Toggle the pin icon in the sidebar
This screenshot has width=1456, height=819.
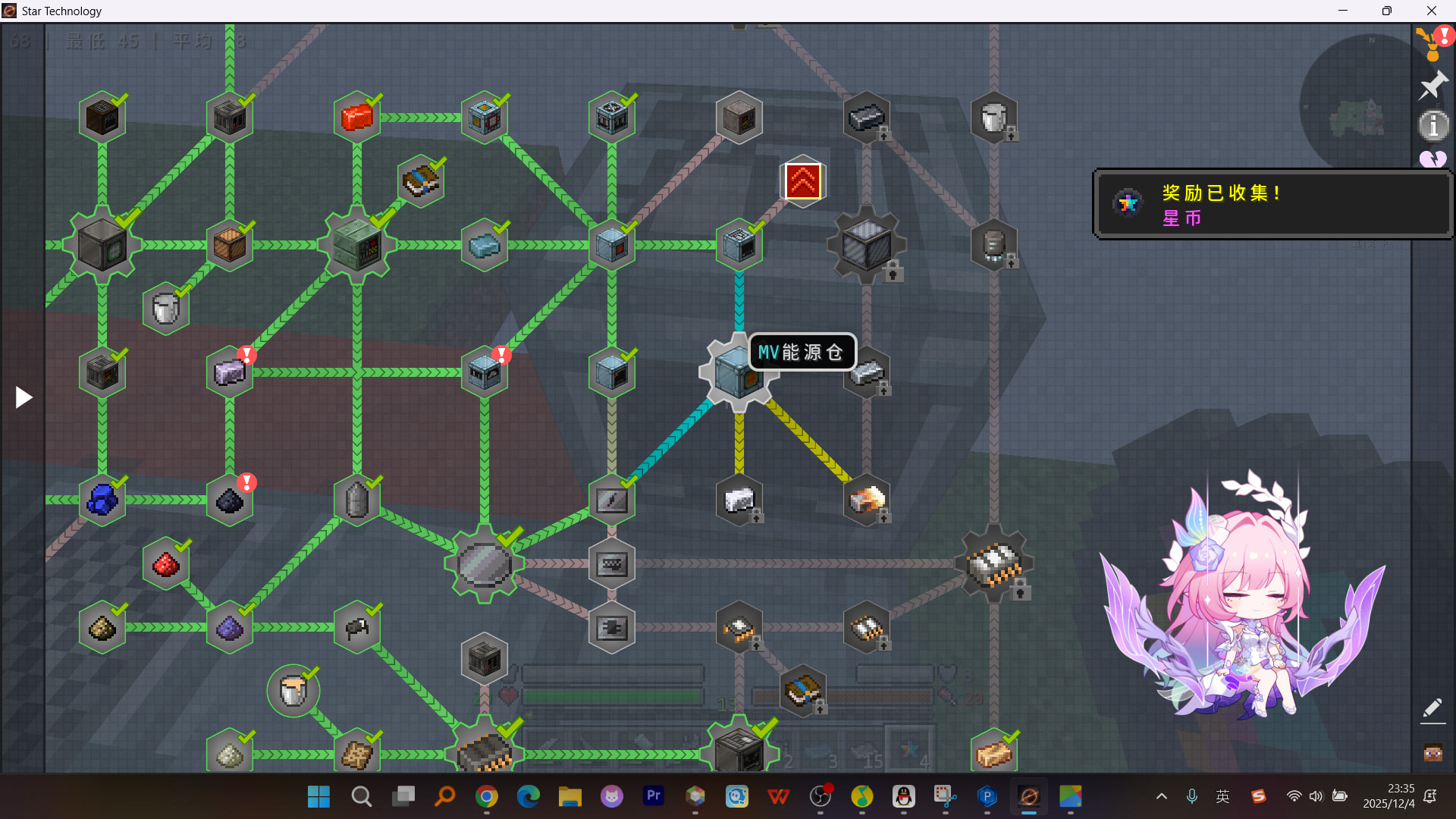(x=1432, y=85)
